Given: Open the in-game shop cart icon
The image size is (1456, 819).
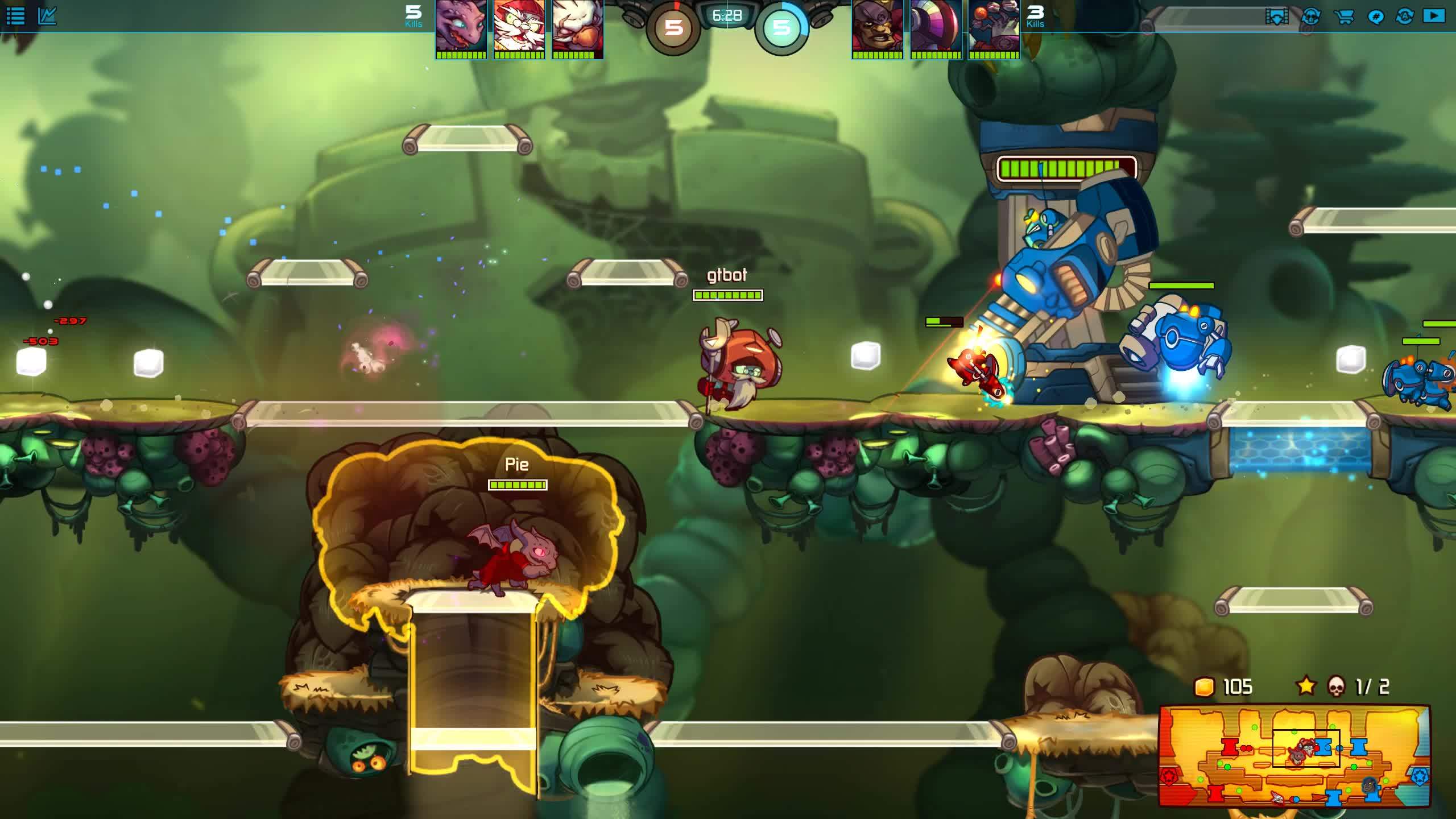Looking at the screenshot, I should tap(1345, 16).
